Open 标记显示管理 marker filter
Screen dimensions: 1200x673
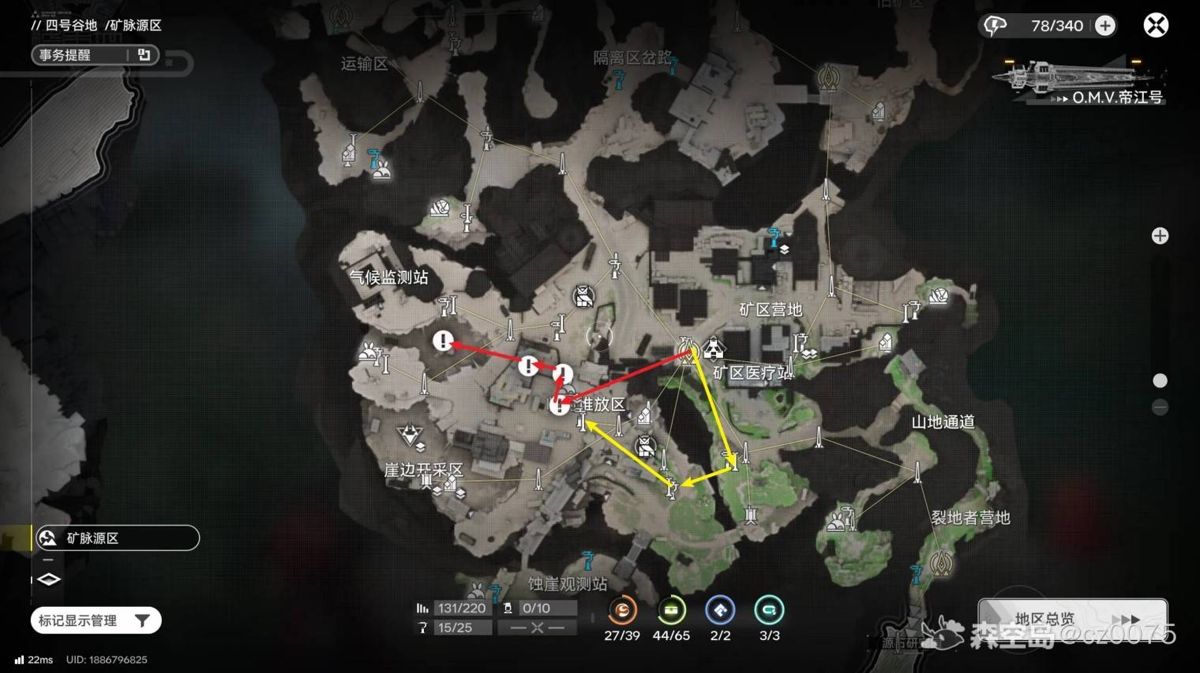pyautogui.click(x=96, y=621)
